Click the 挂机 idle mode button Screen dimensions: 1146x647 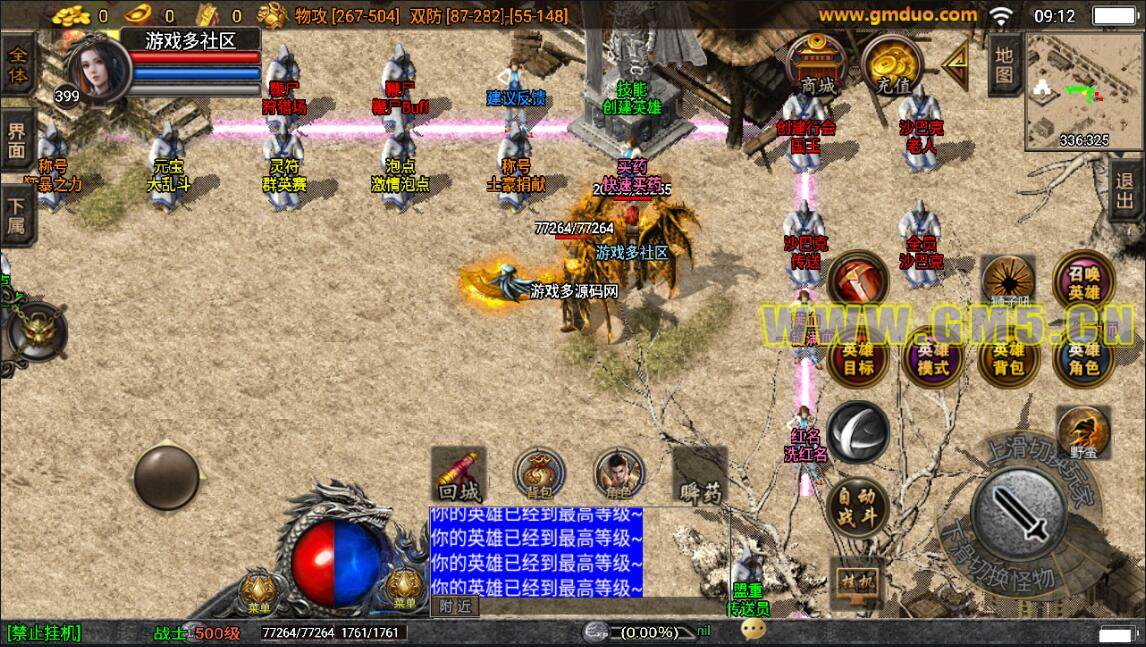858,582
